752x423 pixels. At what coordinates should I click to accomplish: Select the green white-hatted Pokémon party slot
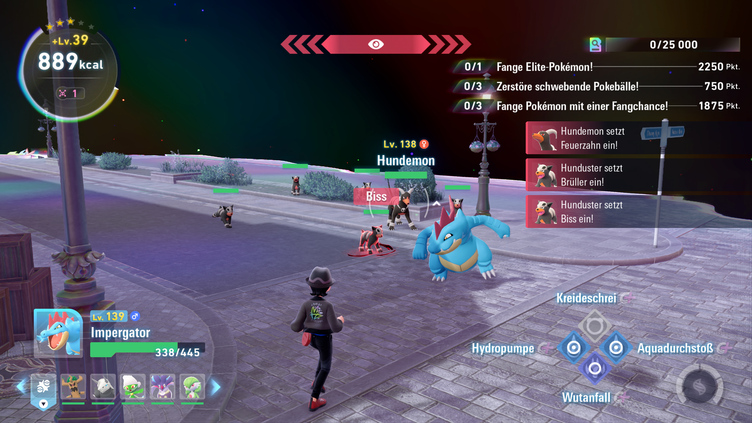(x=132, y=388)
